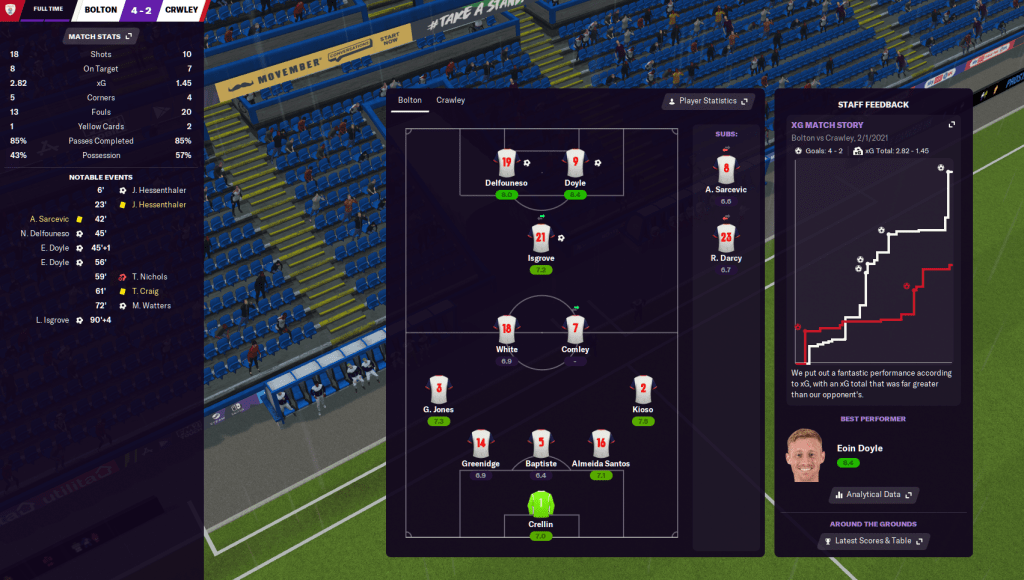
Task: Pick White in midfield
Action: click(506, 328)
